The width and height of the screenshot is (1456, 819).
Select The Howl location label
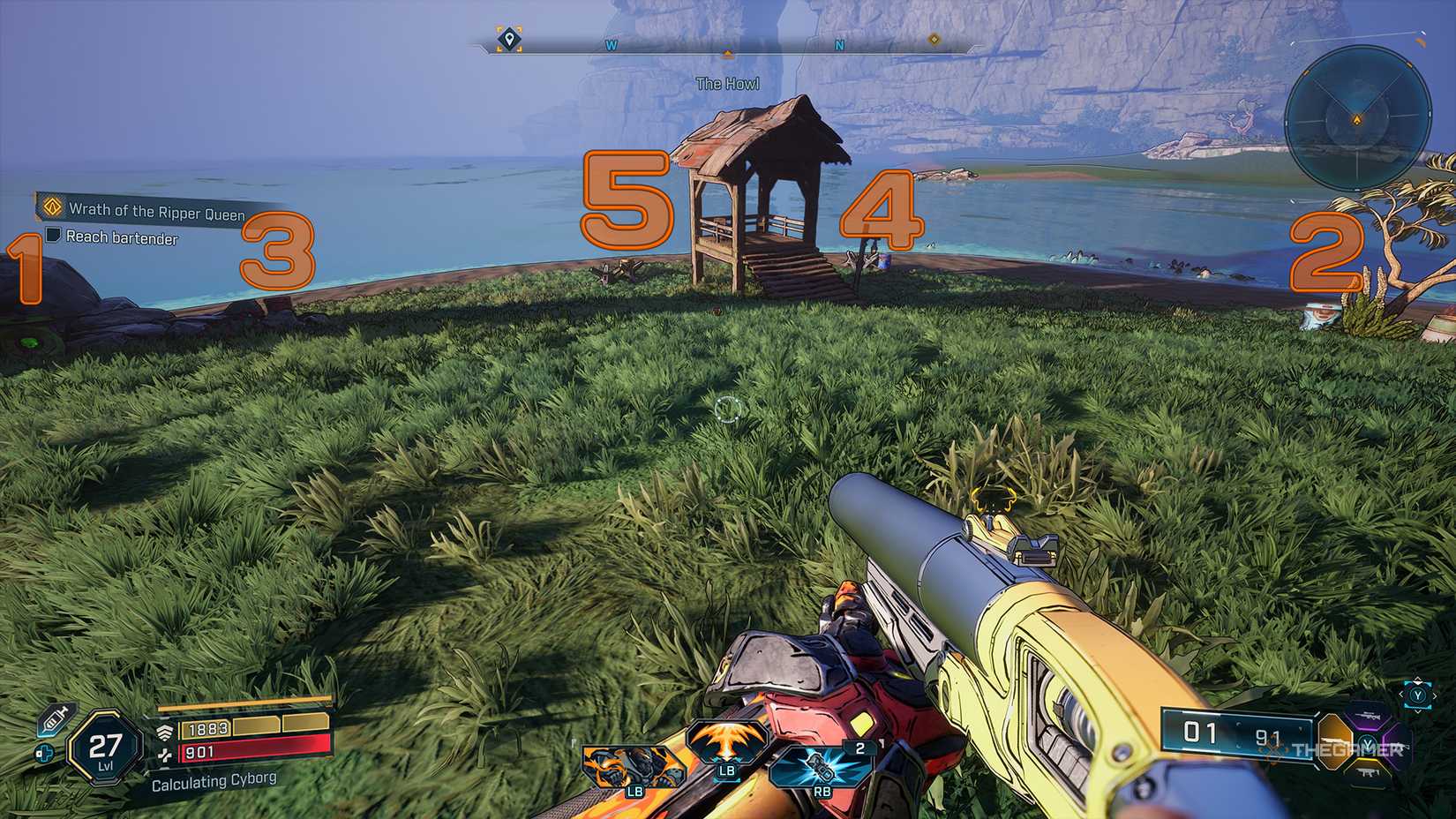point(728,83)
